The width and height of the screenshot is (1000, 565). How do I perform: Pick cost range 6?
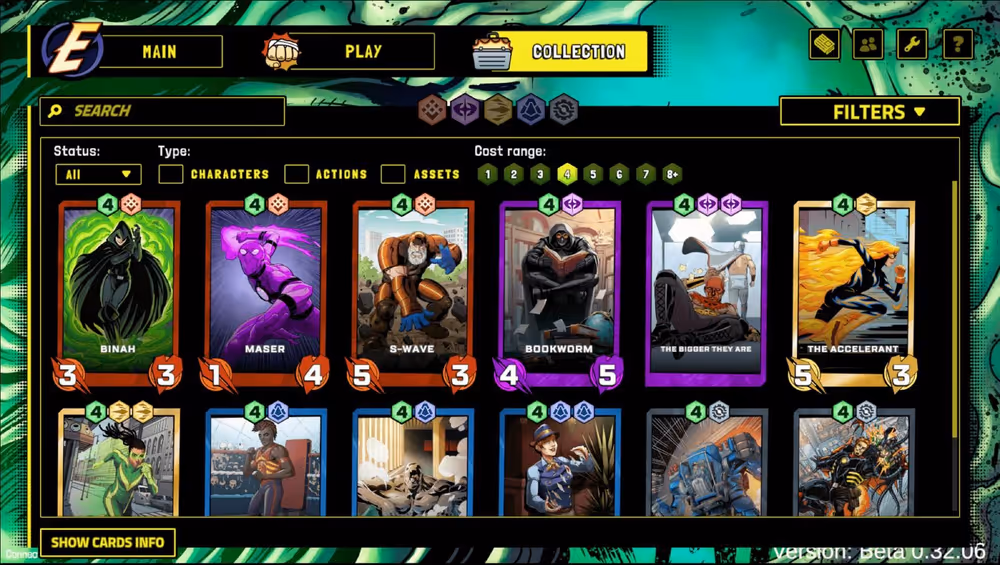619,174
